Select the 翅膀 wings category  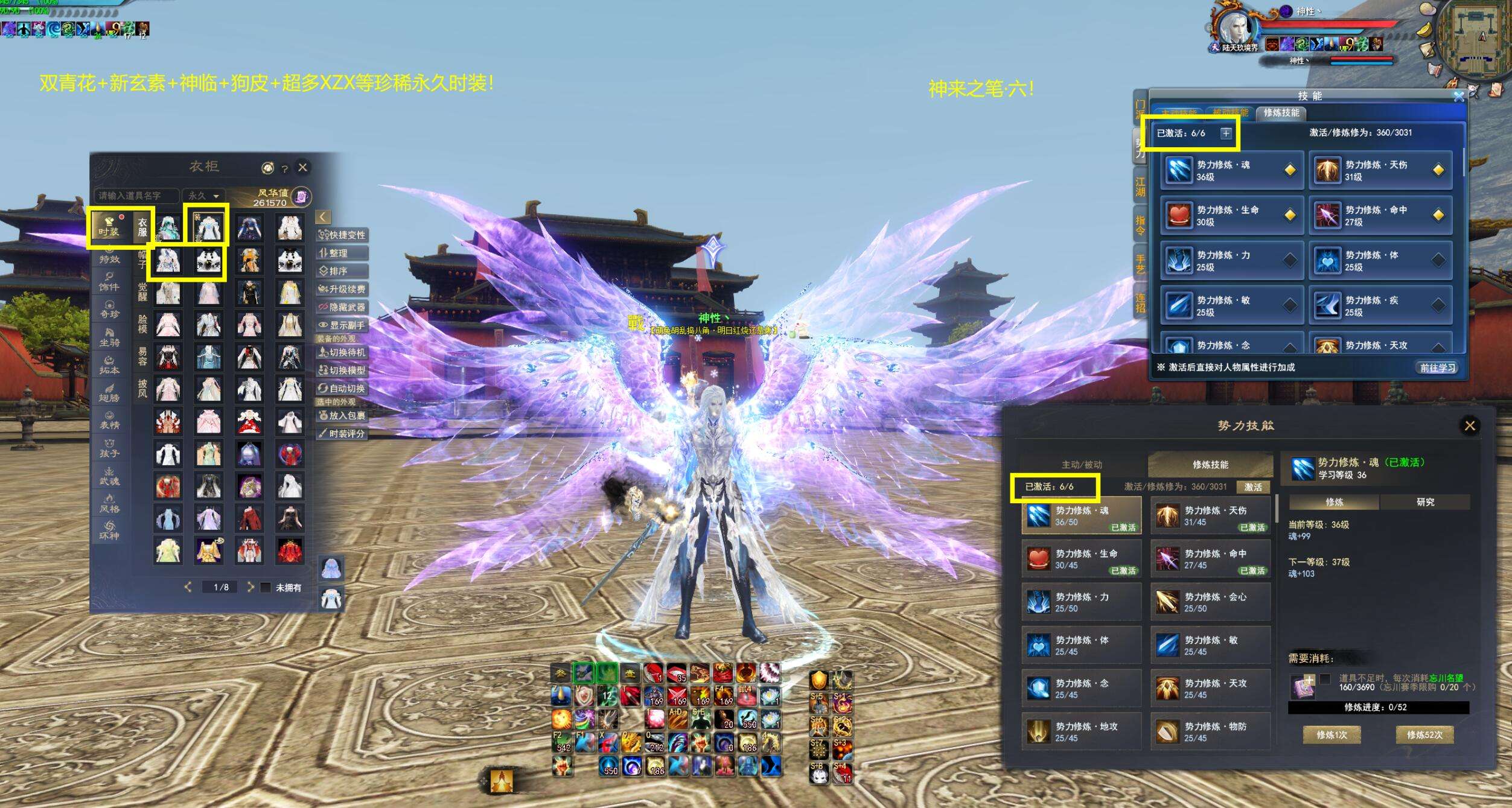tap(109, 393)
